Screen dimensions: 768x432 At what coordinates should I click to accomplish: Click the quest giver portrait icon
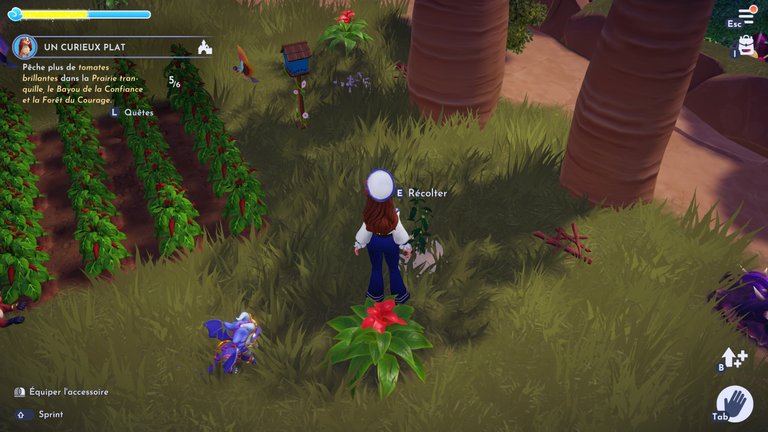[x=25, y=47]
